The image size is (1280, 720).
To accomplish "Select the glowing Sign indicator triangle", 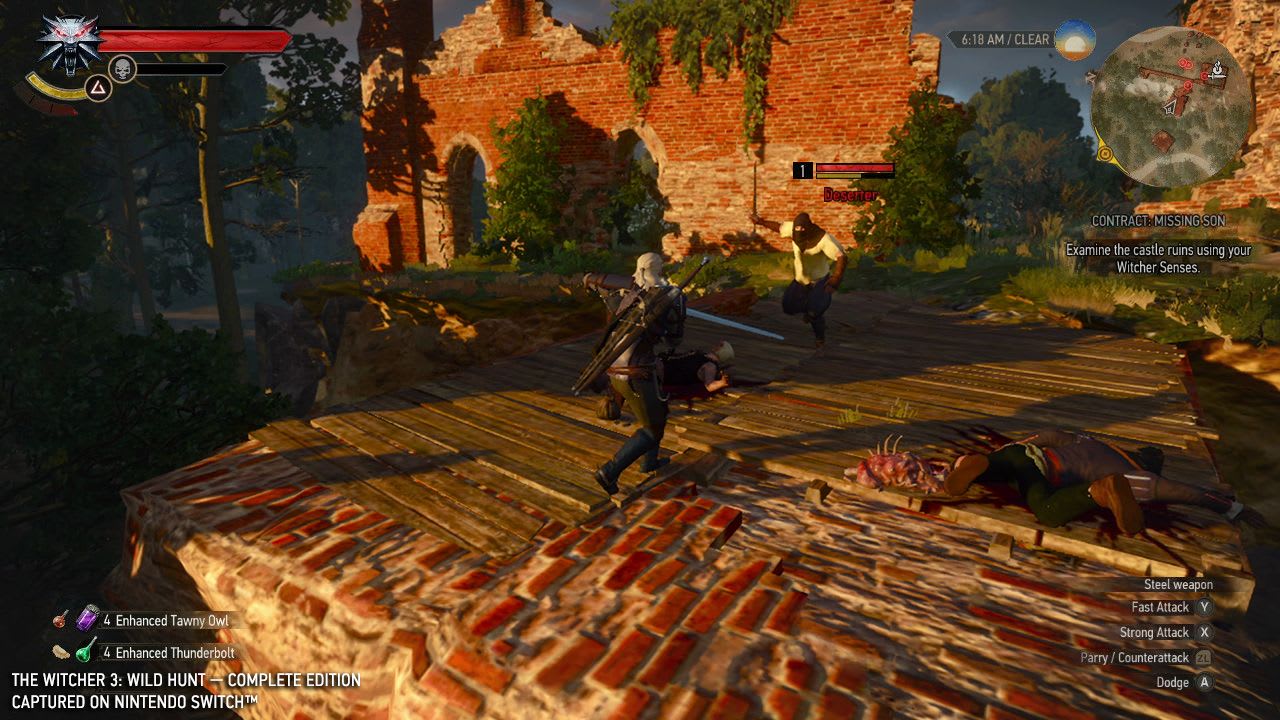I will [x=98, y=87].
